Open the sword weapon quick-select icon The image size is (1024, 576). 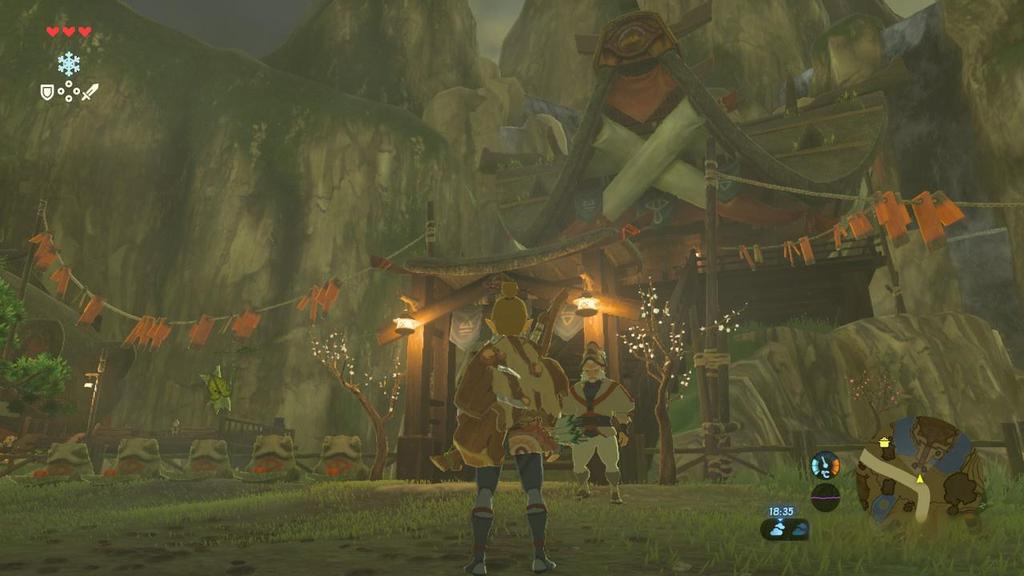(90, 92)
